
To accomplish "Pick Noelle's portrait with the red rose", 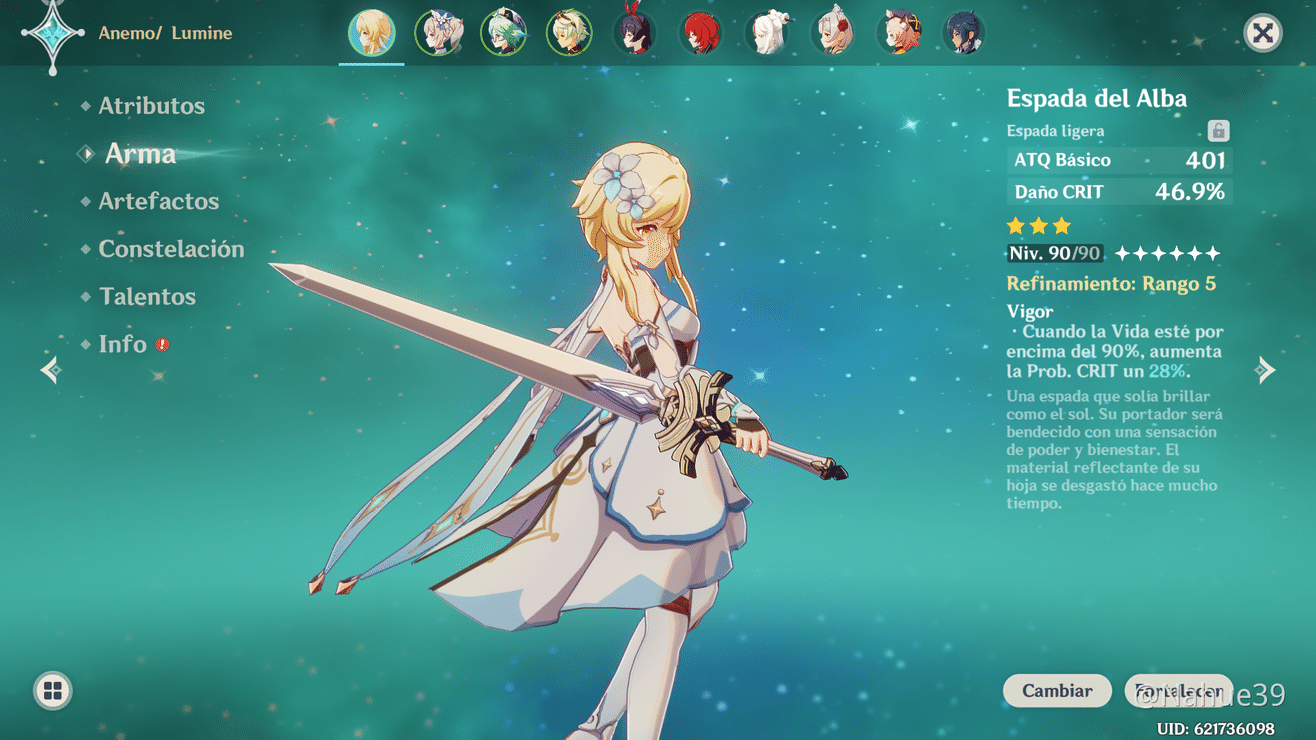I will [833, 33].
